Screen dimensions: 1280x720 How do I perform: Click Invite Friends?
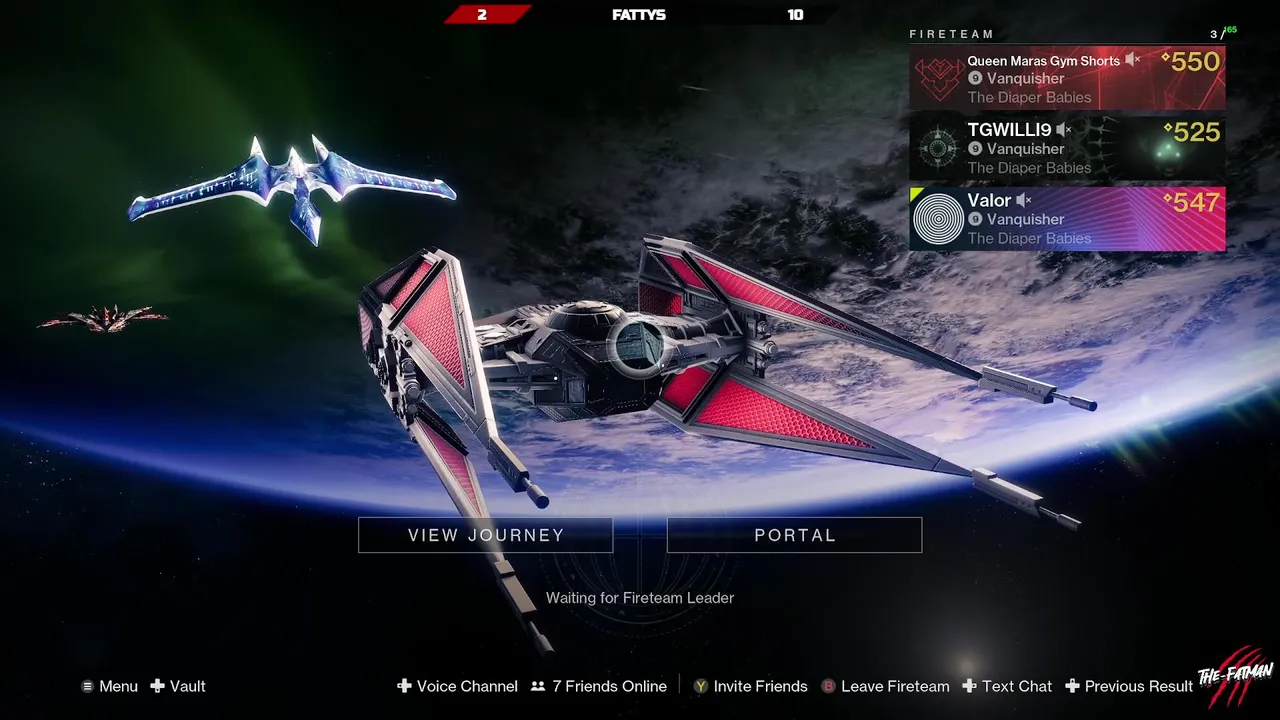751,686
